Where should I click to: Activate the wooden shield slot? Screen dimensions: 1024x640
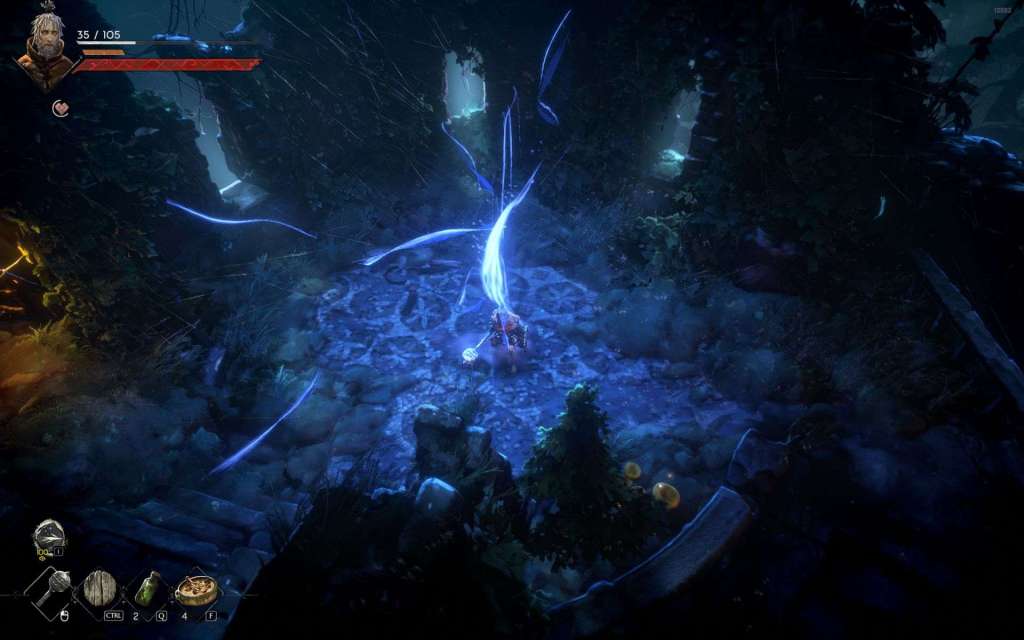[100, 588]
